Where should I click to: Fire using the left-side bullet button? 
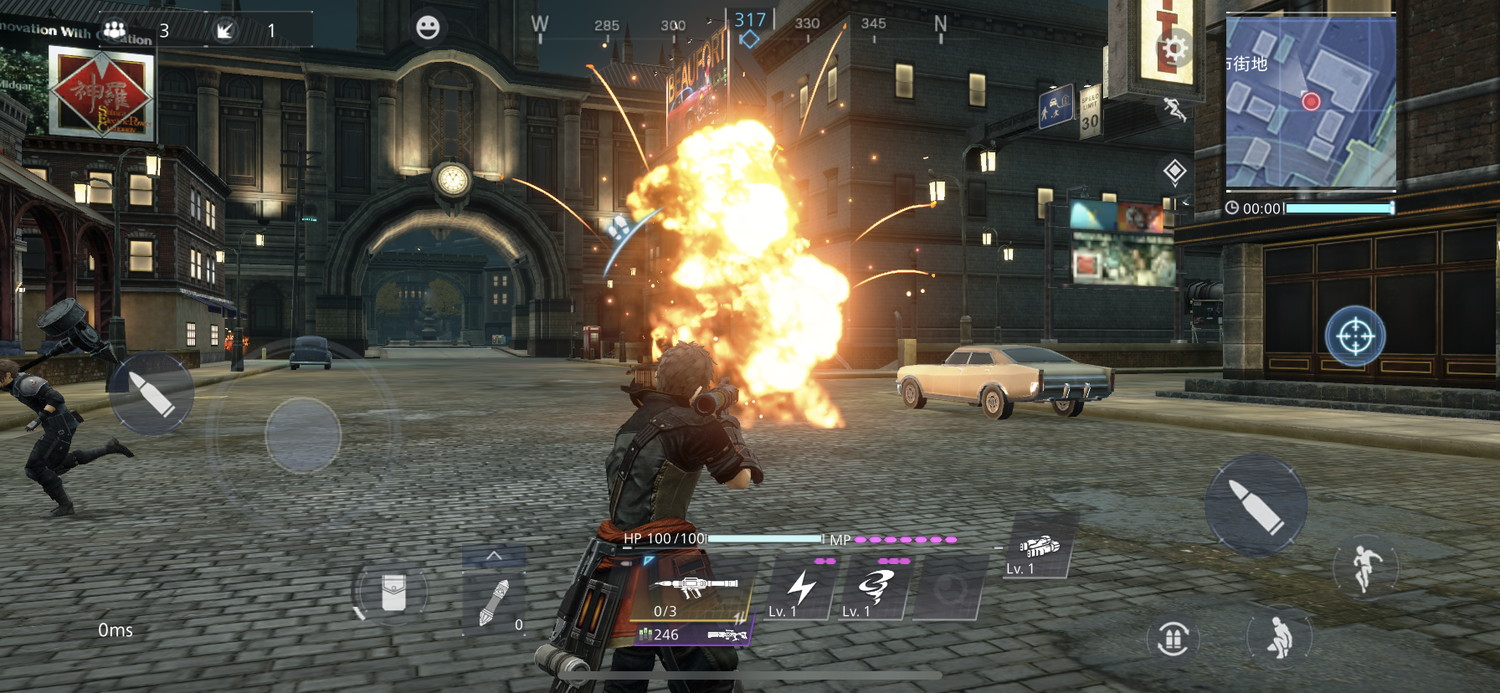[151, 392]
